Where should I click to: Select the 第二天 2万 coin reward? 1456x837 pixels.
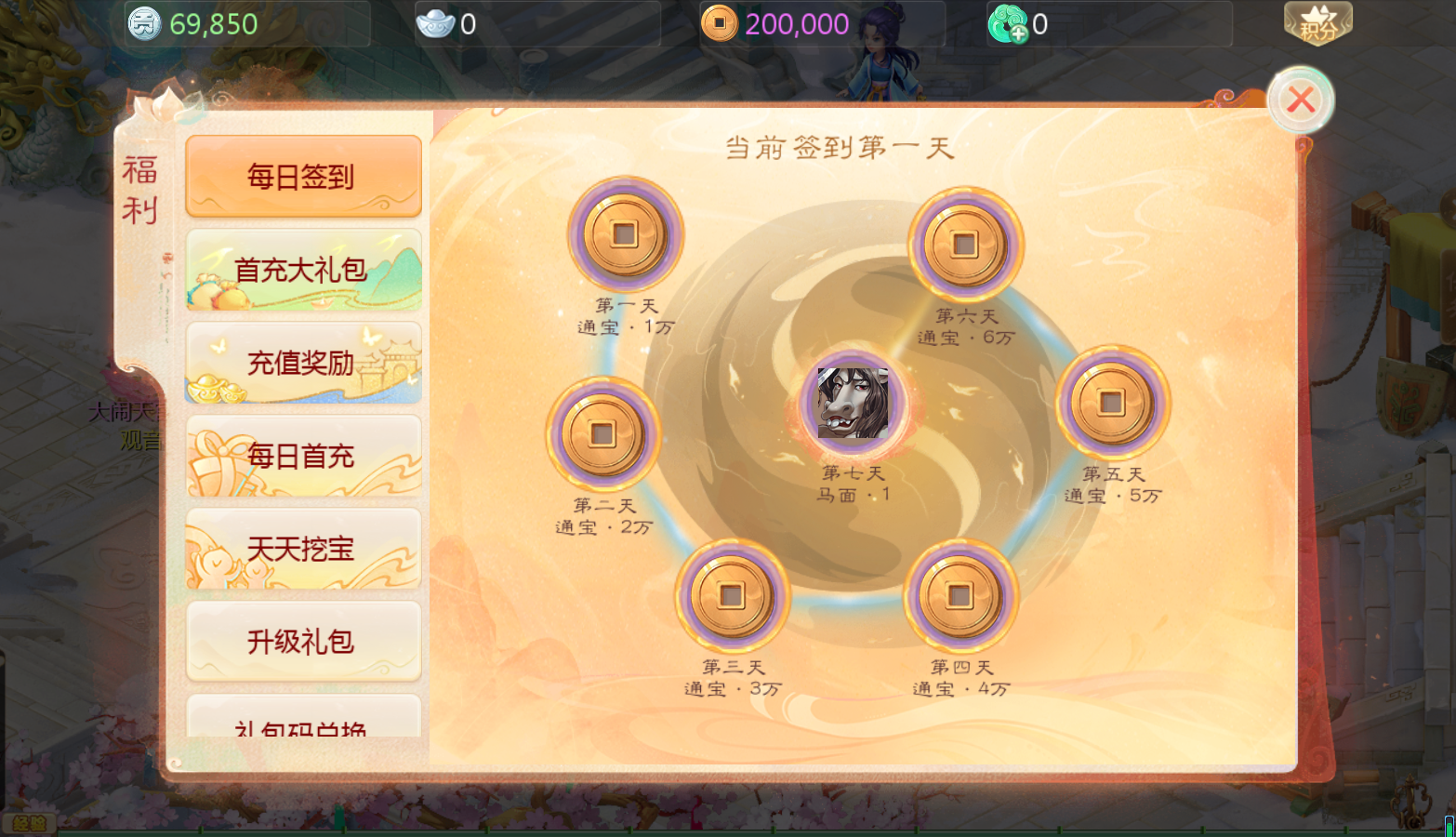(602, 434)
